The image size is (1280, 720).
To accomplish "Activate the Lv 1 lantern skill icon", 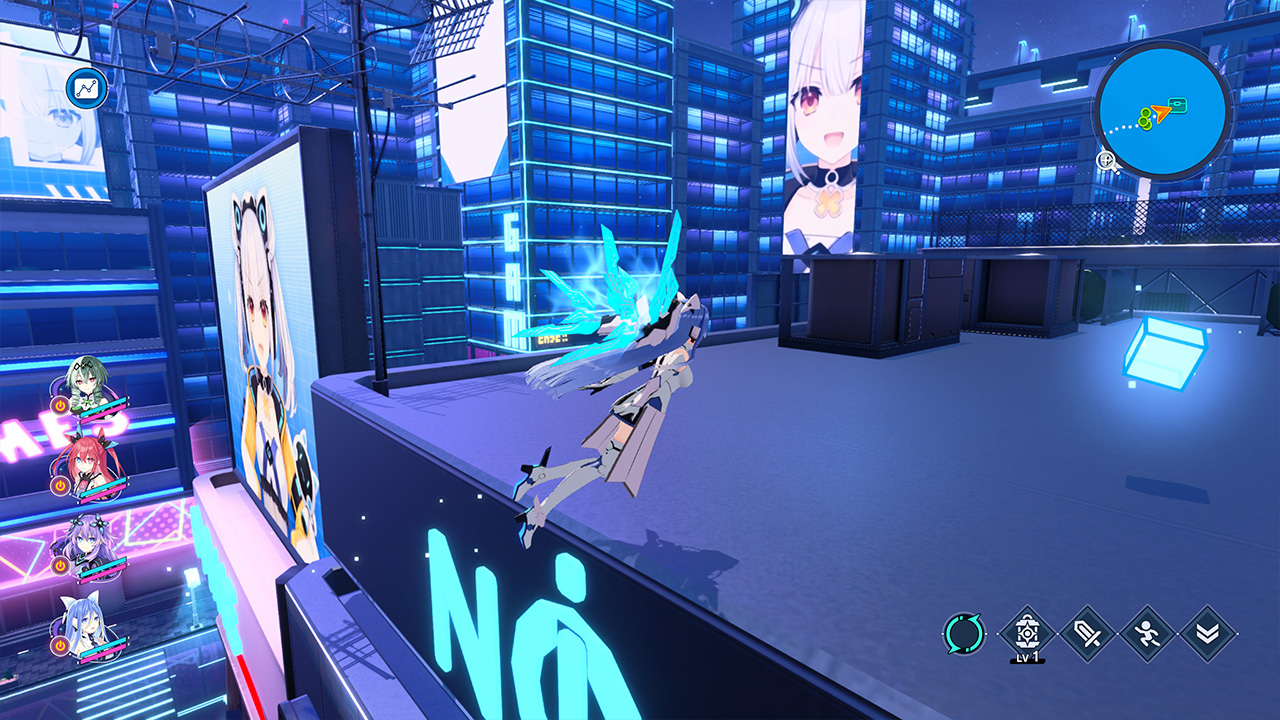I will pos(1025,632).
